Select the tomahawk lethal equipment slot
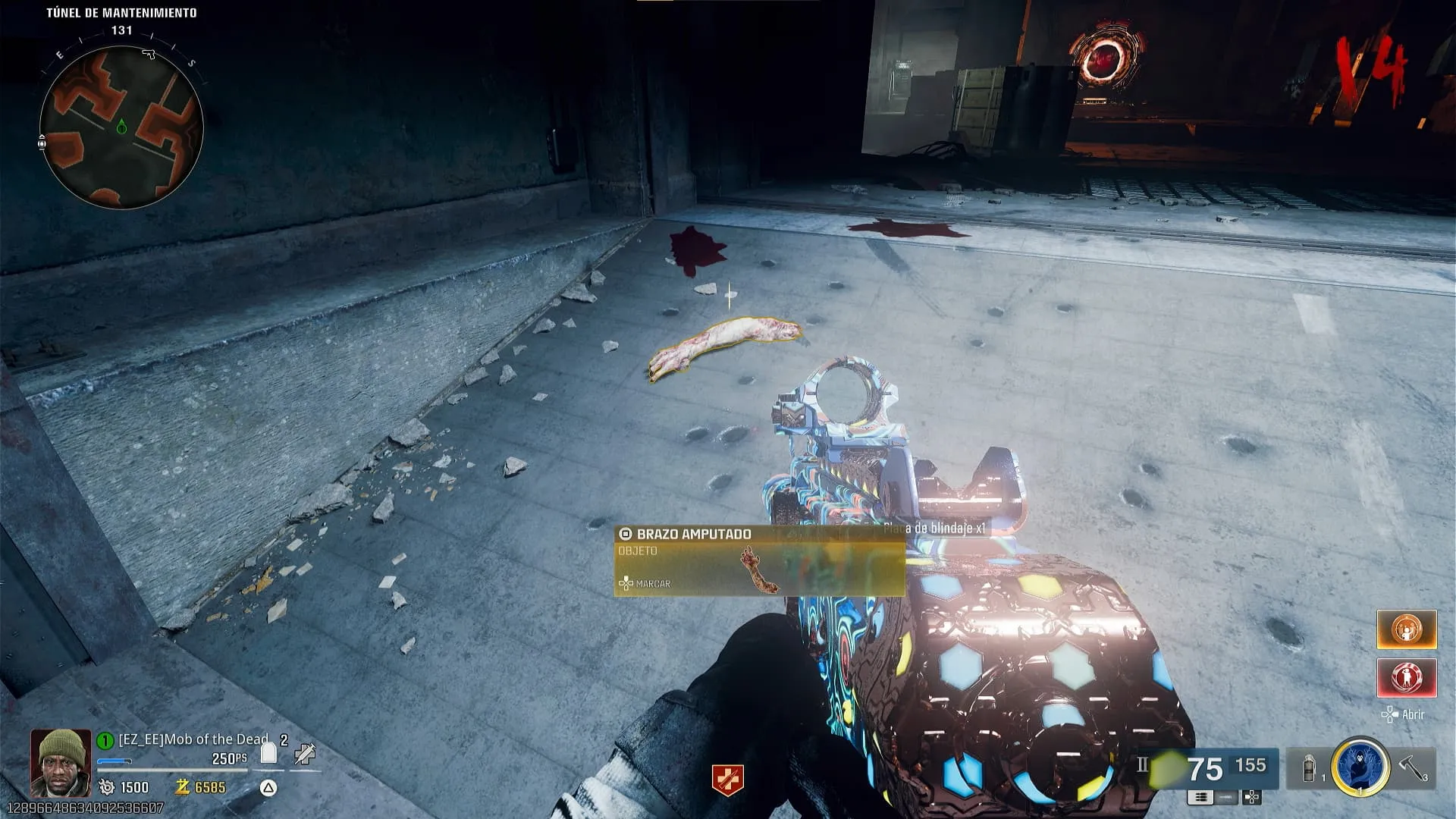The image size is (1456, 819). [x=1413, y=767]
